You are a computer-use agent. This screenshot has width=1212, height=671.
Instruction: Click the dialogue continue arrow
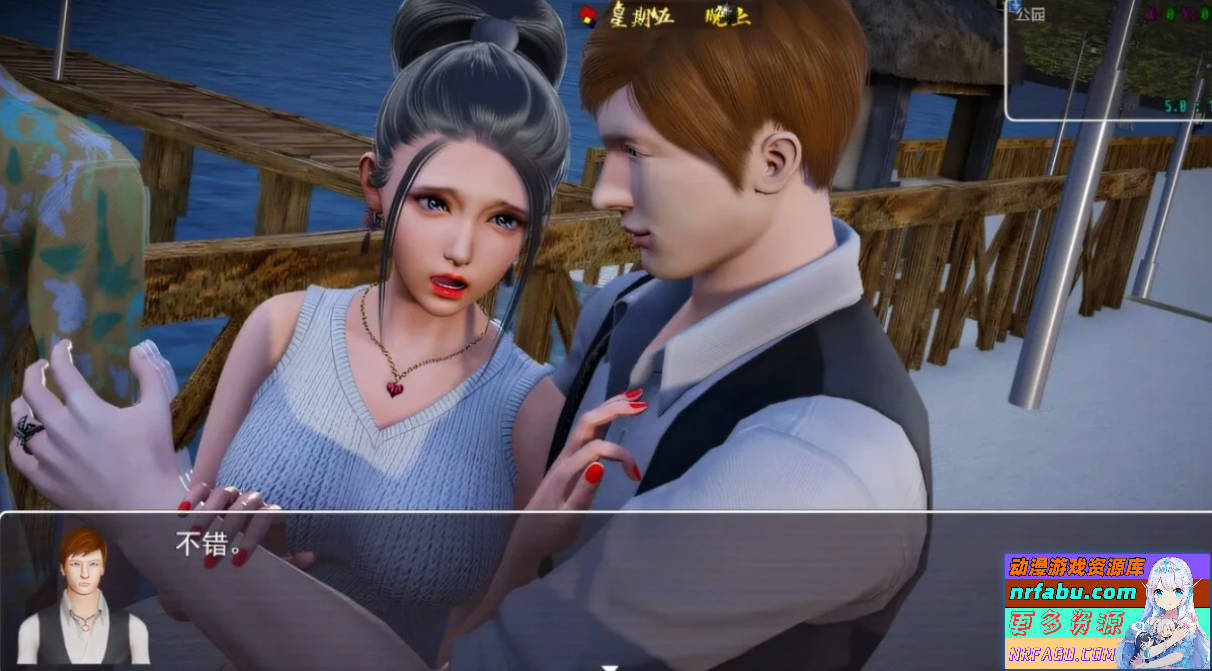pos(609,664)
